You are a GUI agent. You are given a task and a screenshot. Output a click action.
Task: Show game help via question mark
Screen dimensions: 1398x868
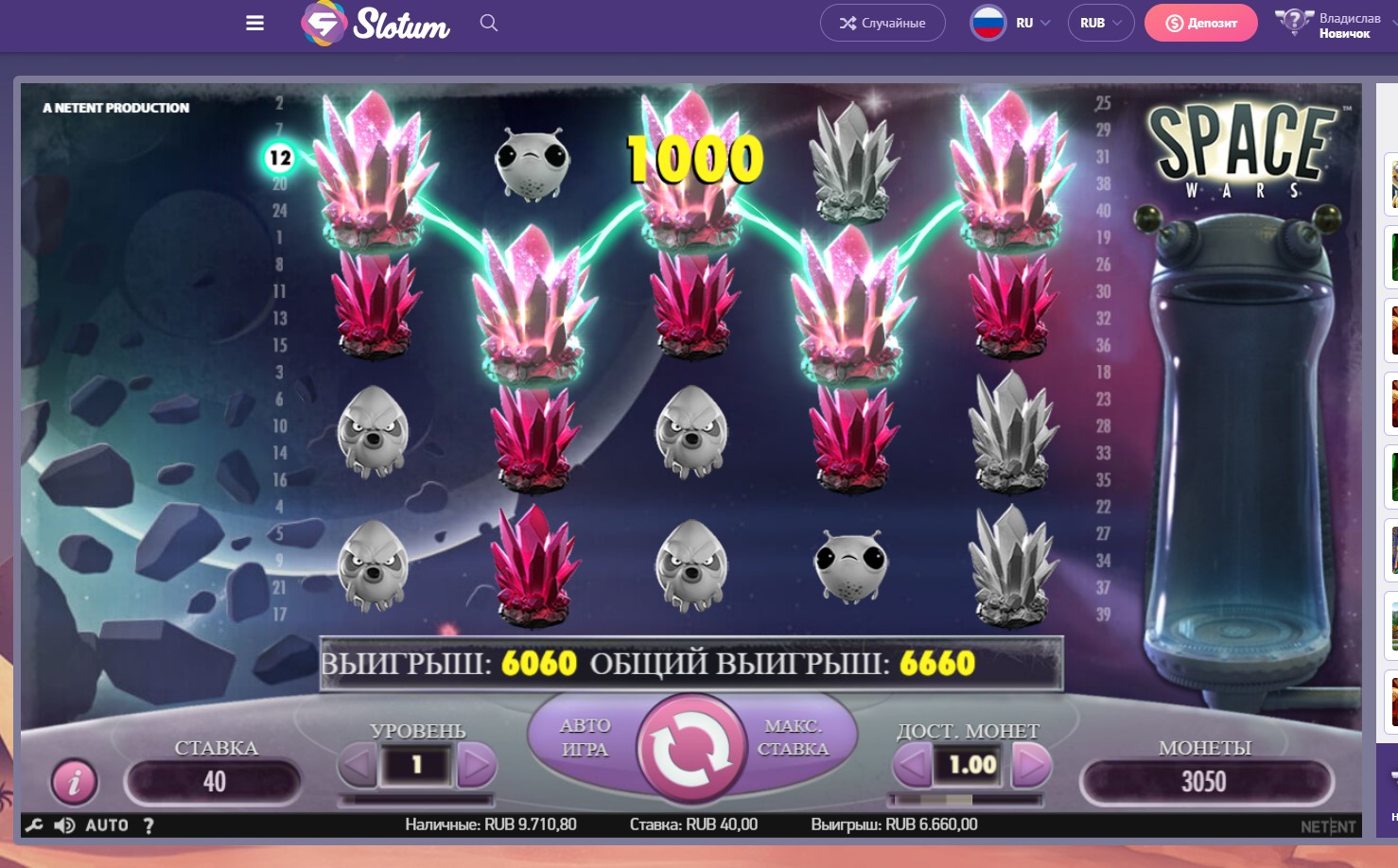[x=149, y=825]
